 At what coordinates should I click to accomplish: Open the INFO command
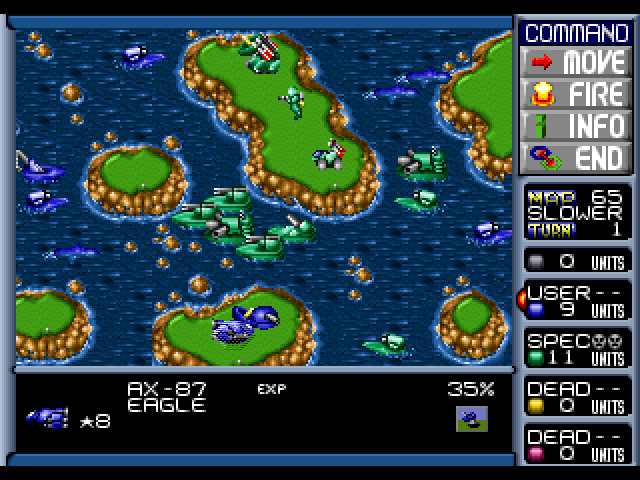click(576, 125)
